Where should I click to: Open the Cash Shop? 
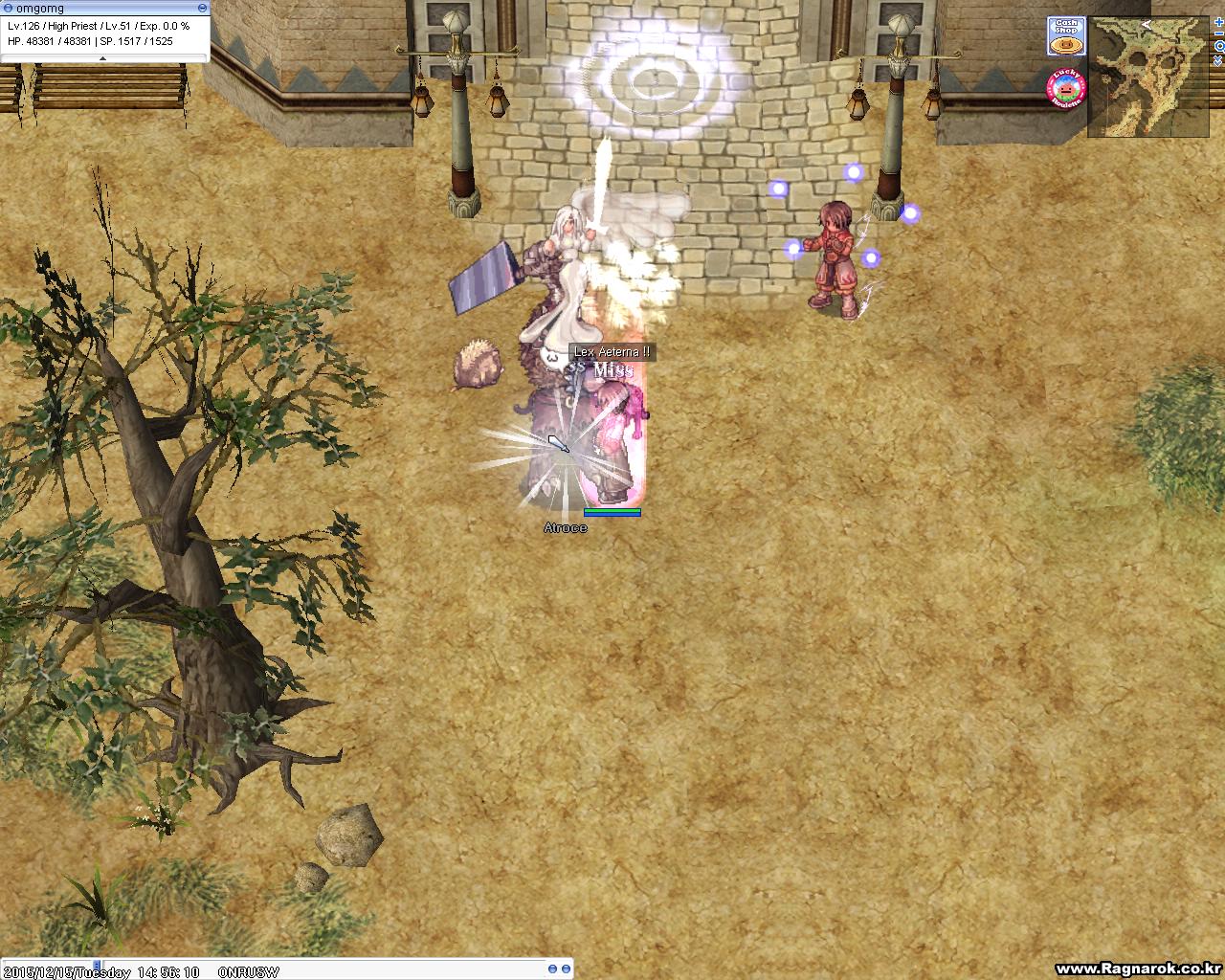(x=1066, y=35)
